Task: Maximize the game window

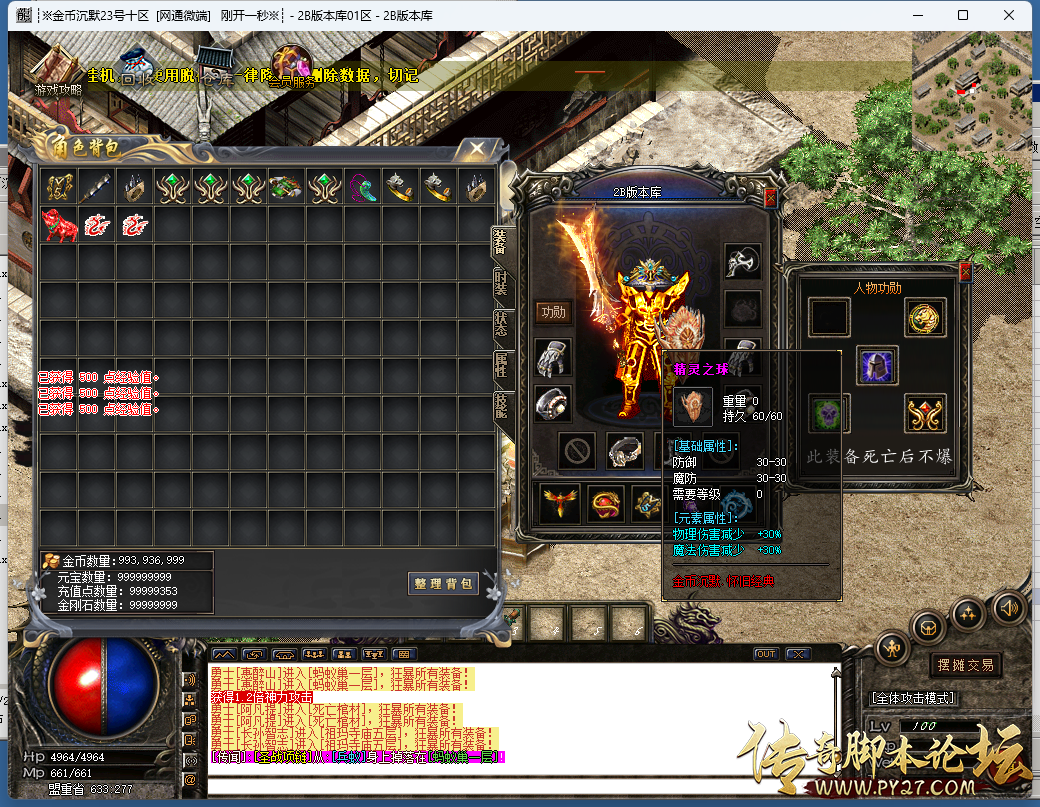Action: (962, 15)
